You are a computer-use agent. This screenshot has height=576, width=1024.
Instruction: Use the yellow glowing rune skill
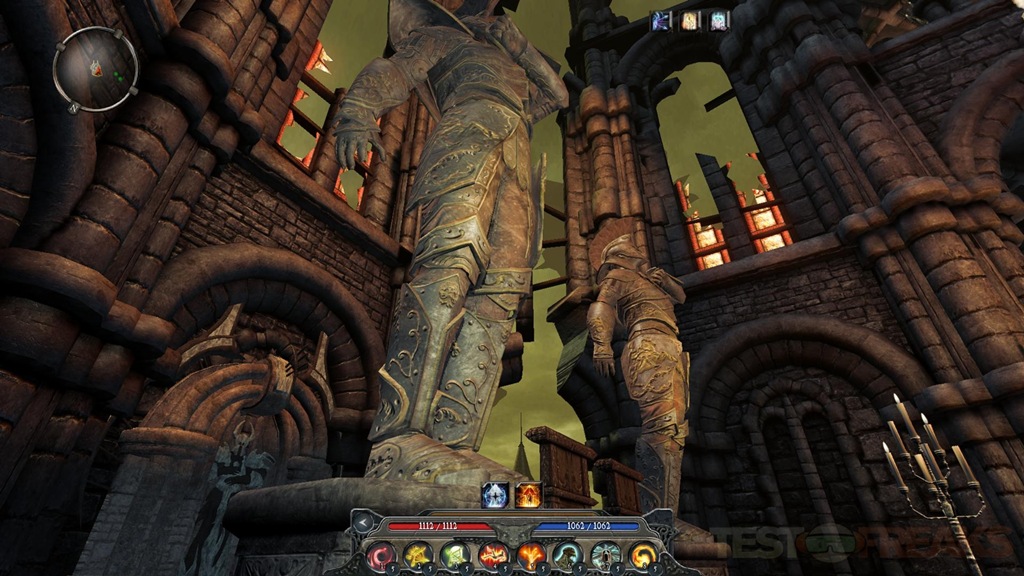418,556
